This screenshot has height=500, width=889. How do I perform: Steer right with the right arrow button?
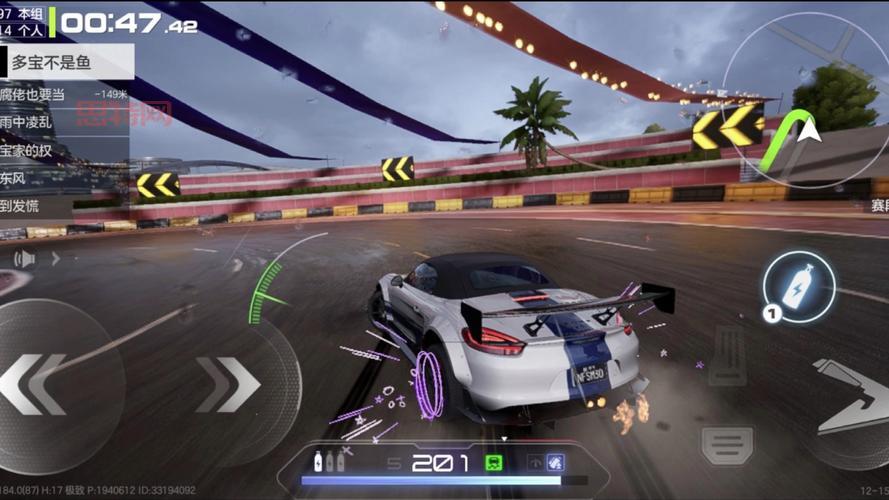tap(228, 384)
